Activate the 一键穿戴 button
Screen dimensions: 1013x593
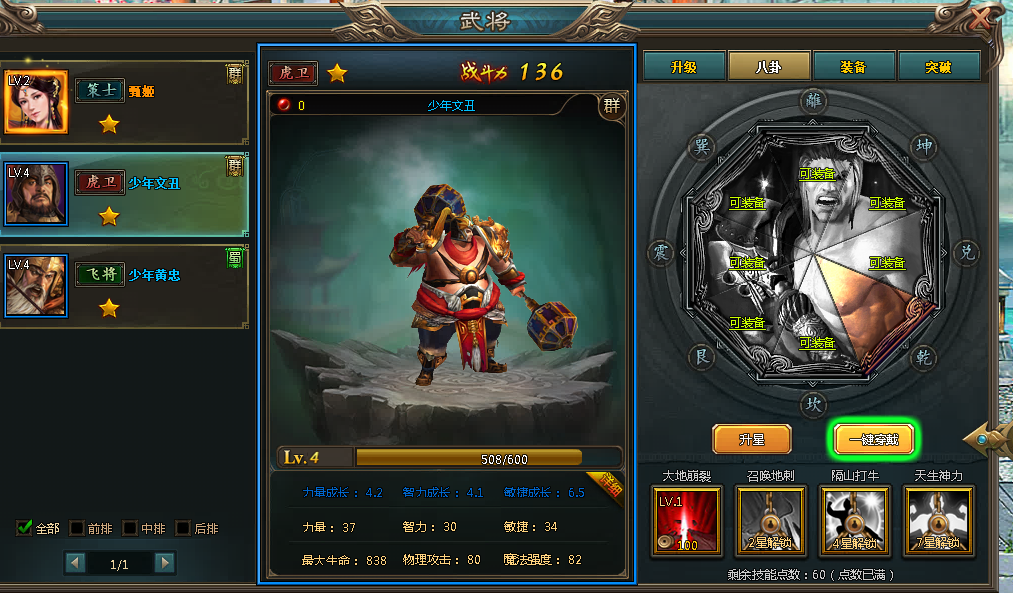pos(874,439)
